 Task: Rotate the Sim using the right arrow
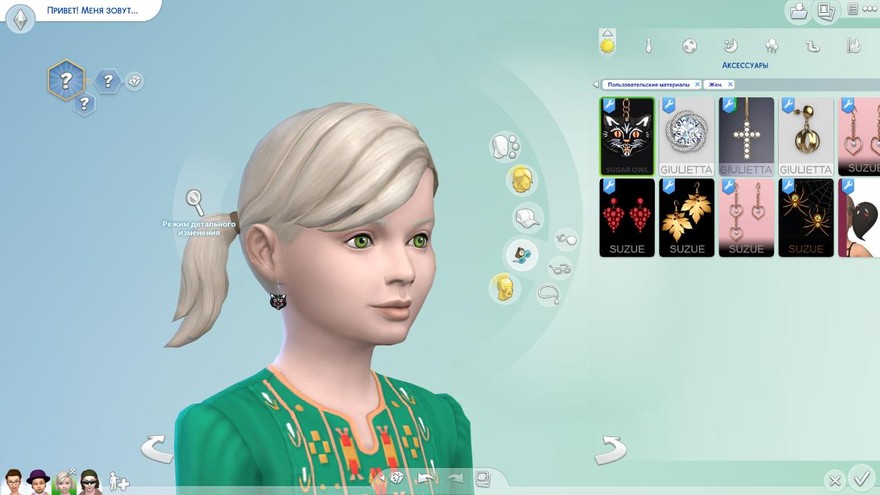point(610,450)
